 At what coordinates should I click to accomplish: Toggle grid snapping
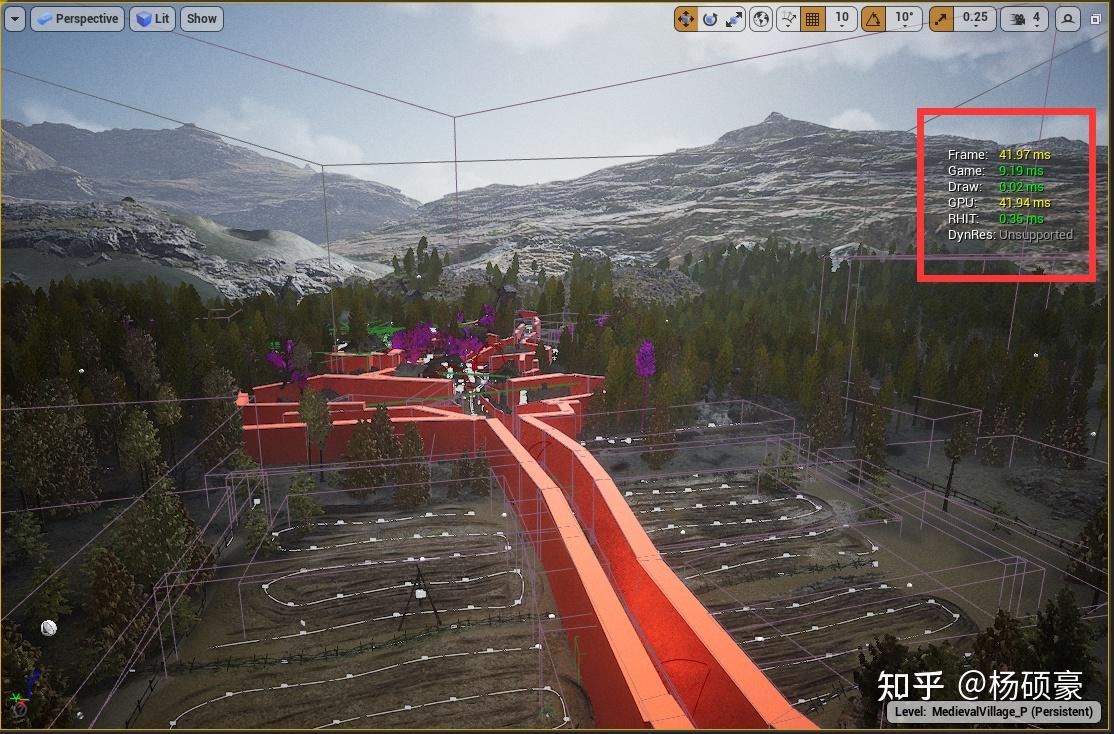click(812, 18)
